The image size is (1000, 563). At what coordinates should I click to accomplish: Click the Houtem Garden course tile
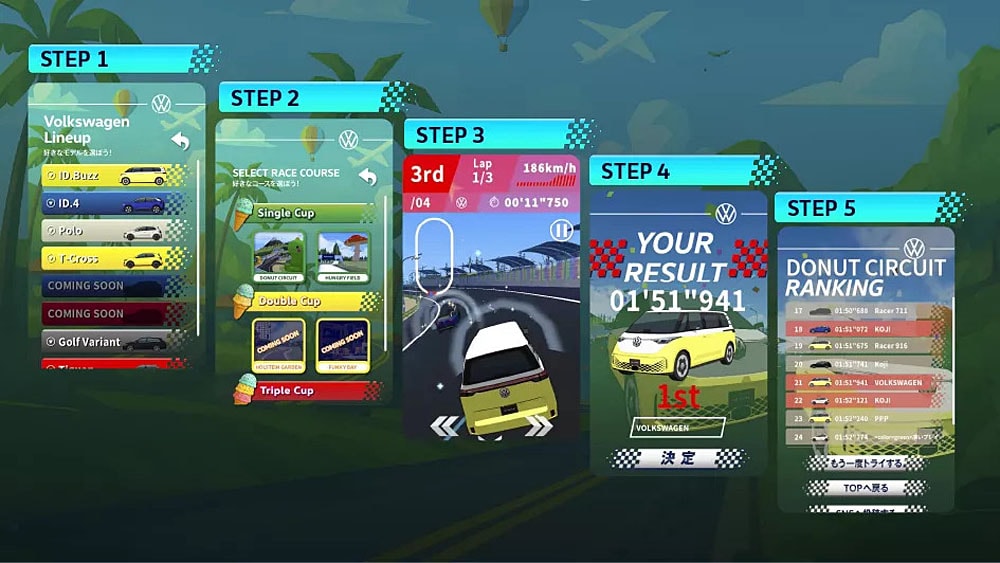tap(279, 345)
